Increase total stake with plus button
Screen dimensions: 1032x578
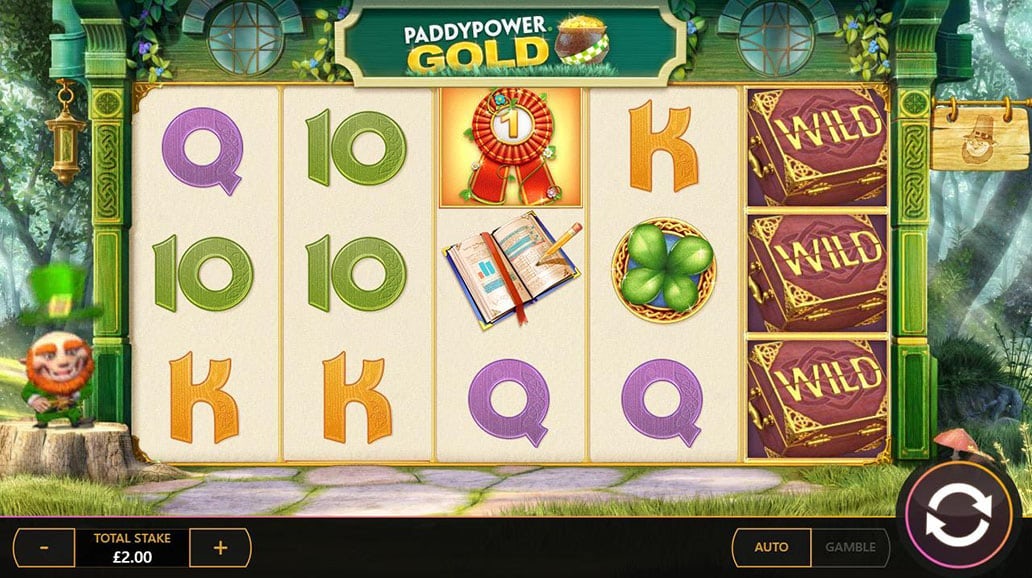(x=221, y=548)
